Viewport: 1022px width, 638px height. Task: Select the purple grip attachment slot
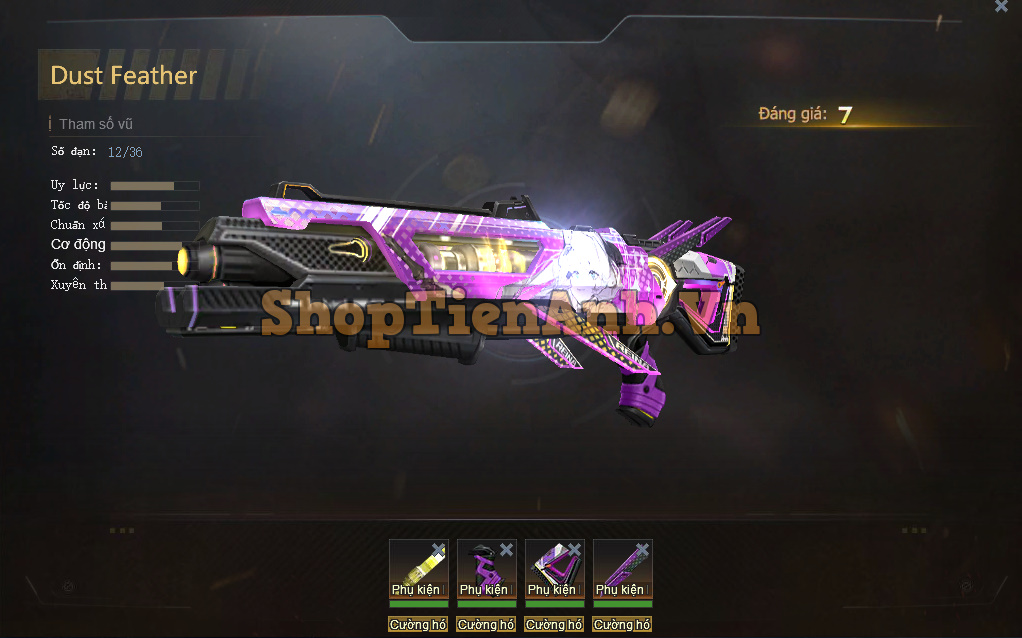(x=485, y=570)
